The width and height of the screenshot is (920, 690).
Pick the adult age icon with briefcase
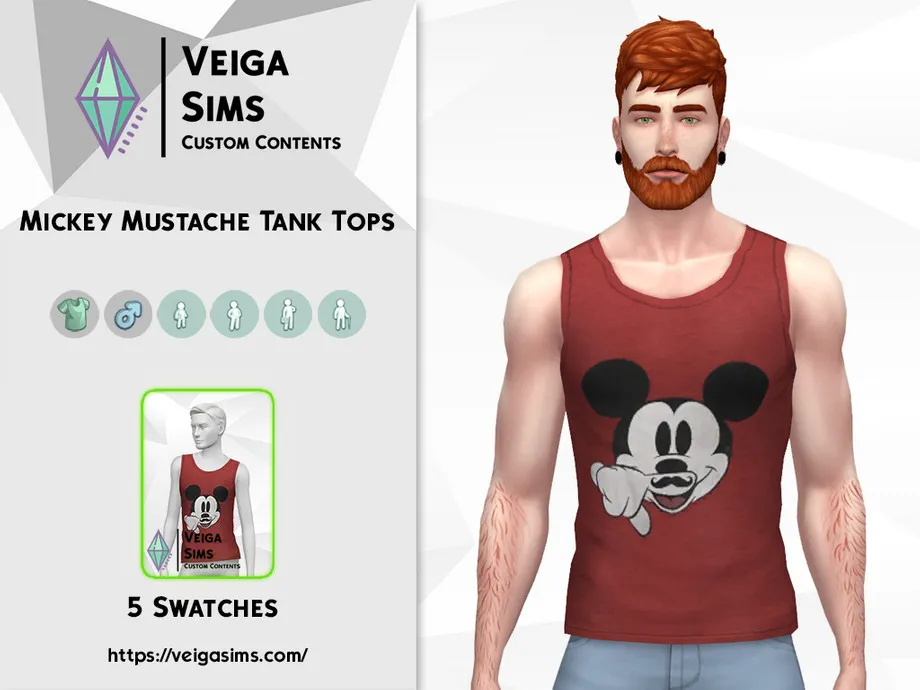(288, 316)
